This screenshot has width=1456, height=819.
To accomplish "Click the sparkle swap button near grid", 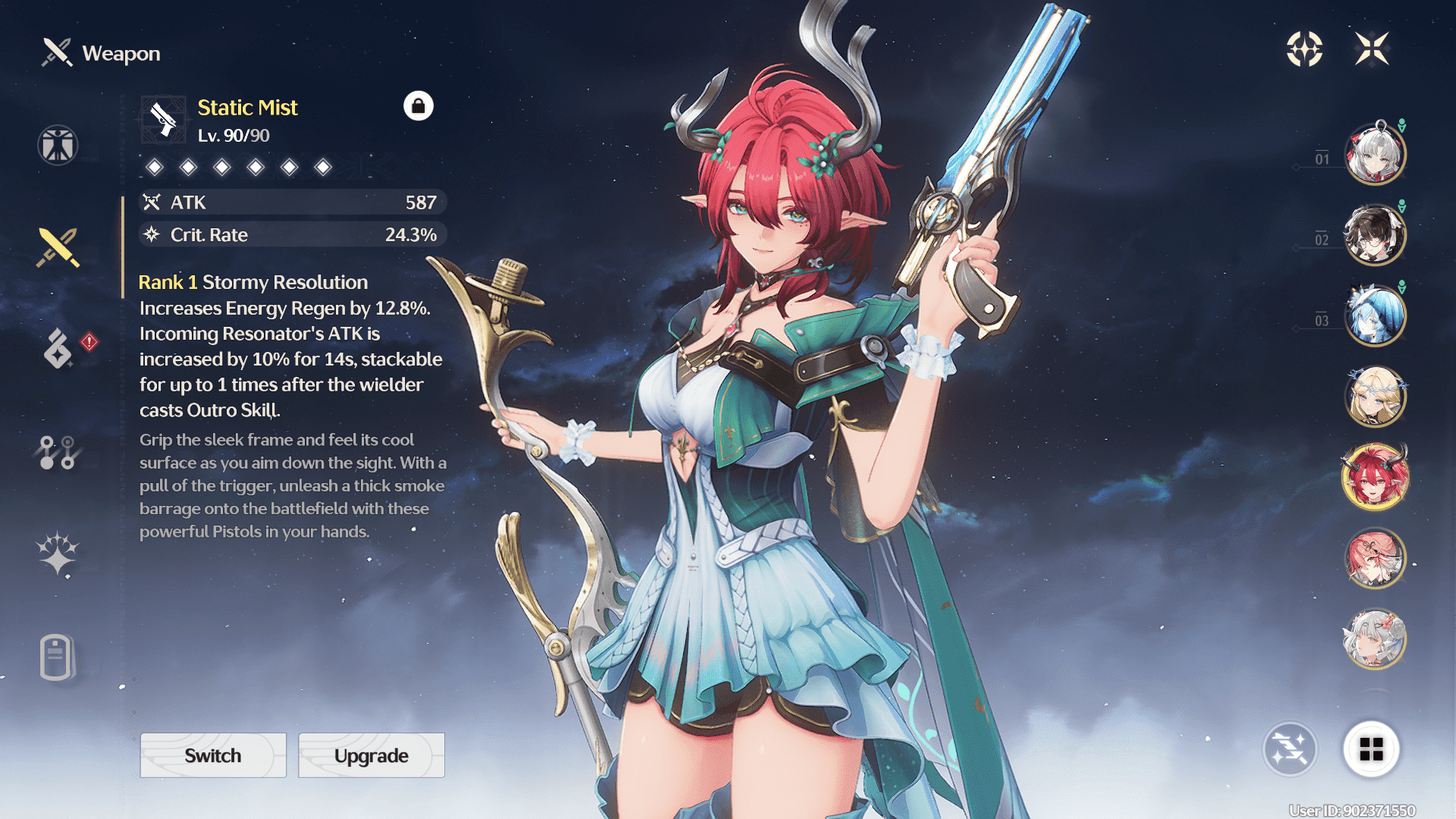I will point(1290,749).
